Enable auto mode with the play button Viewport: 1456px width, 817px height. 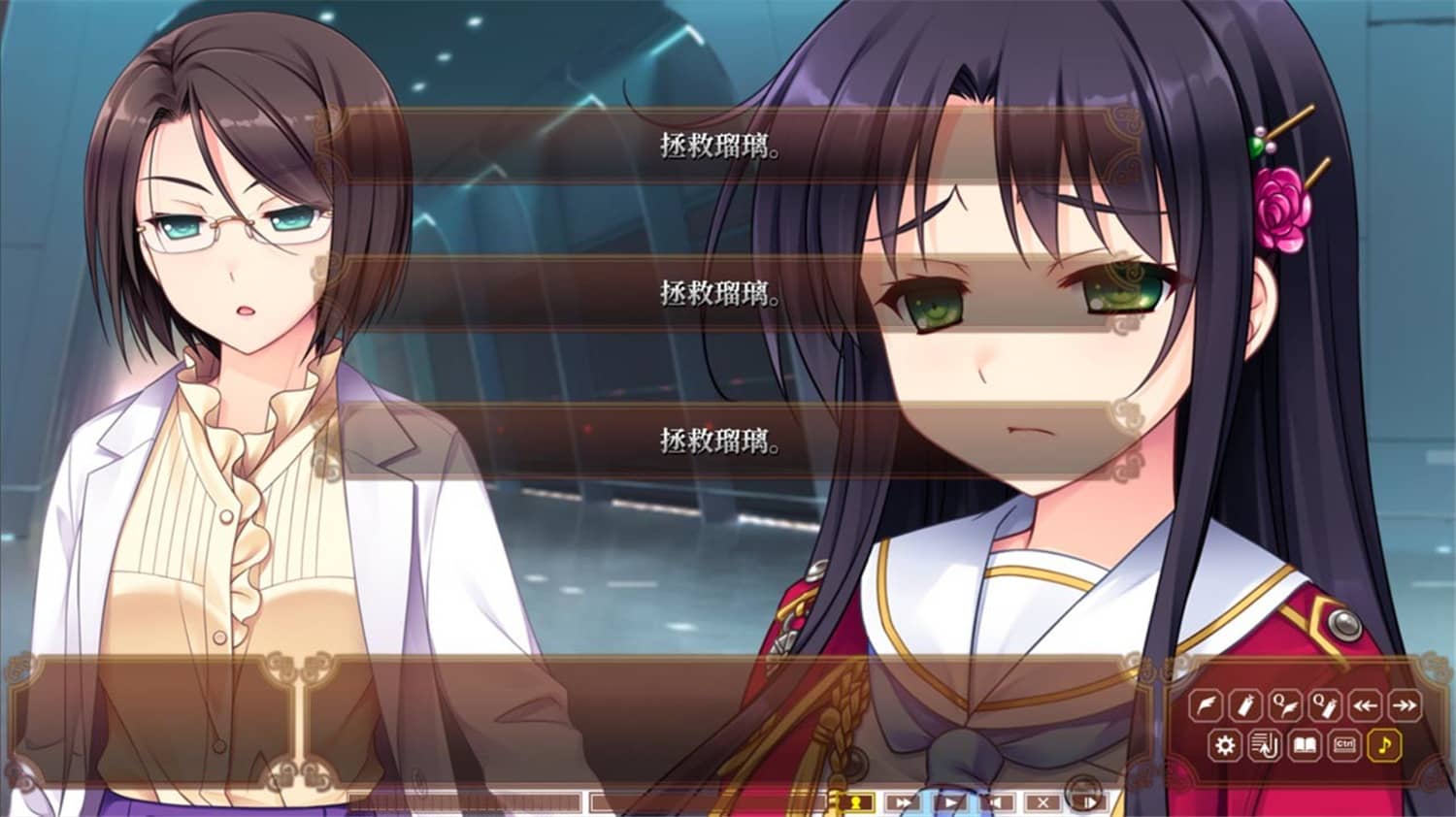[x=951, y=801]
